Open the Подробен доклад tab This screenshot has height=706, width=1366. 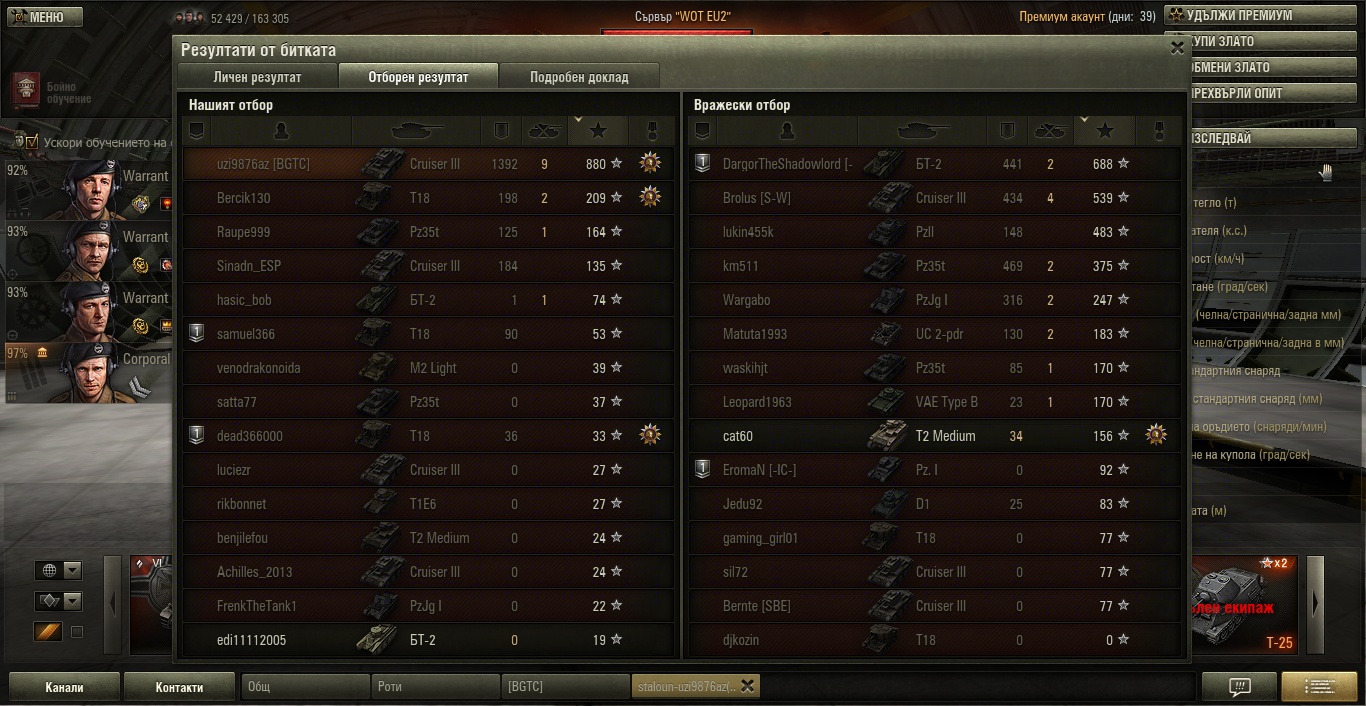point(579,77)
